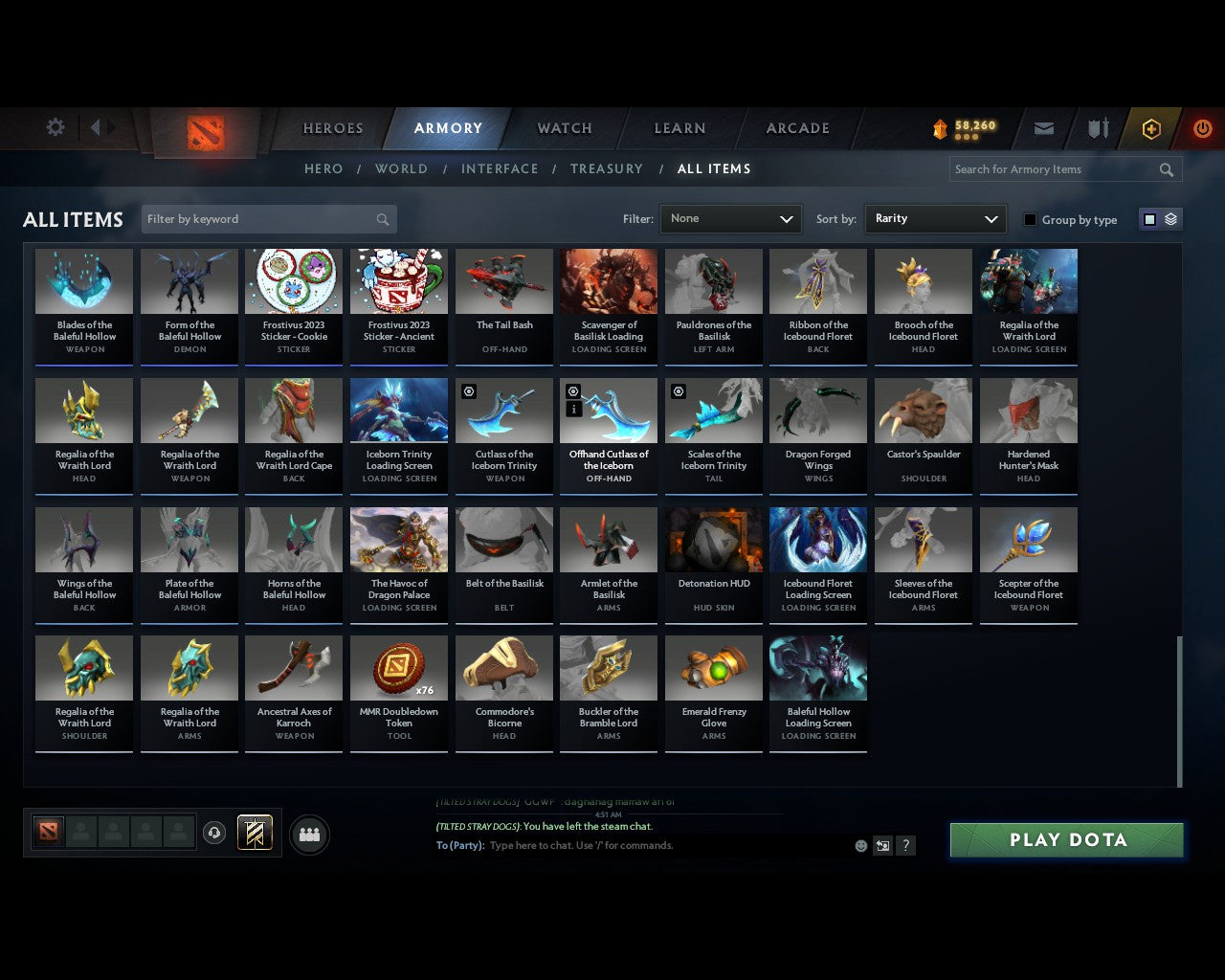1225x980 pixels.
Task: Open the WATCH menu
Action: 564,128
